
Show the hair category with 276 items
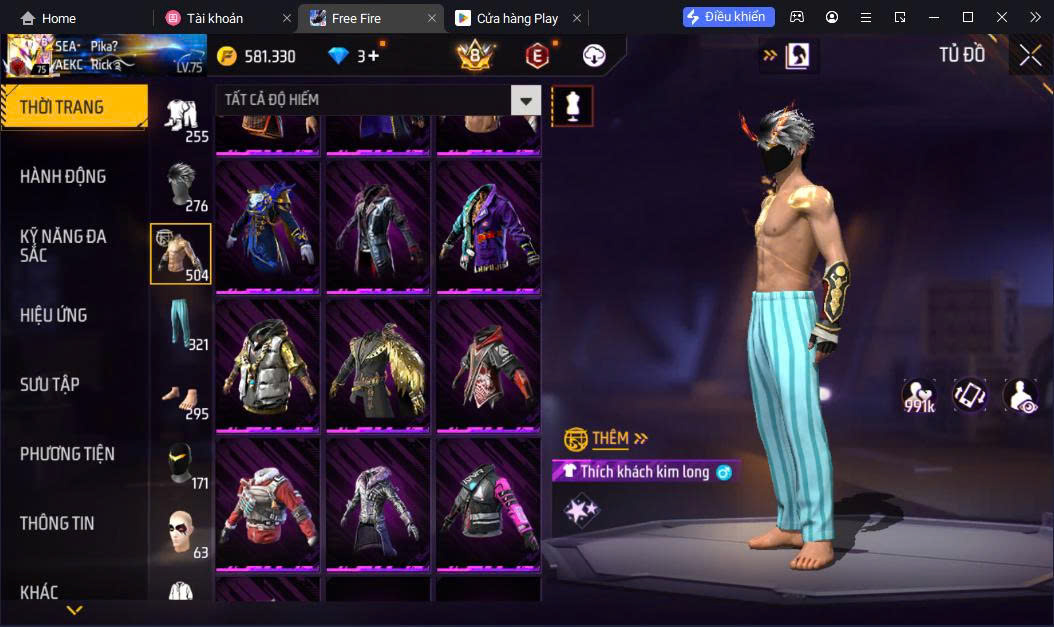pyautogui.click(x=181, y=185)
